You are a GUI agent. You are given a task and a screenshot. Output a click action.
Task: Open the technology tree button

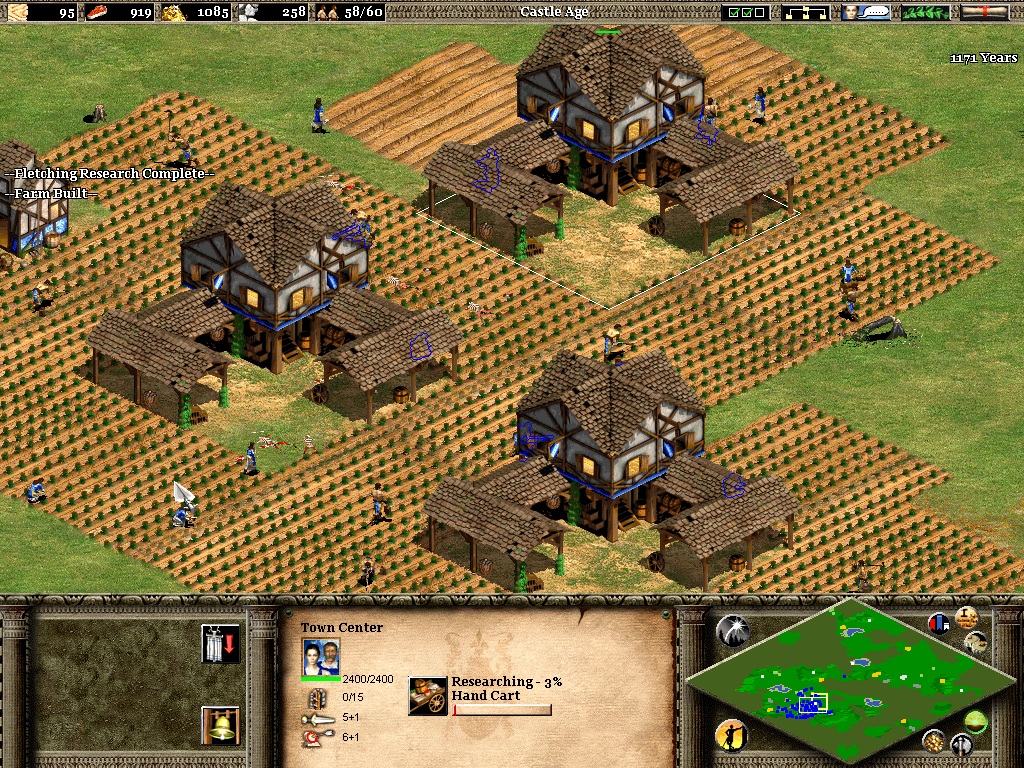pyautogui.click(x=808, y=12)
